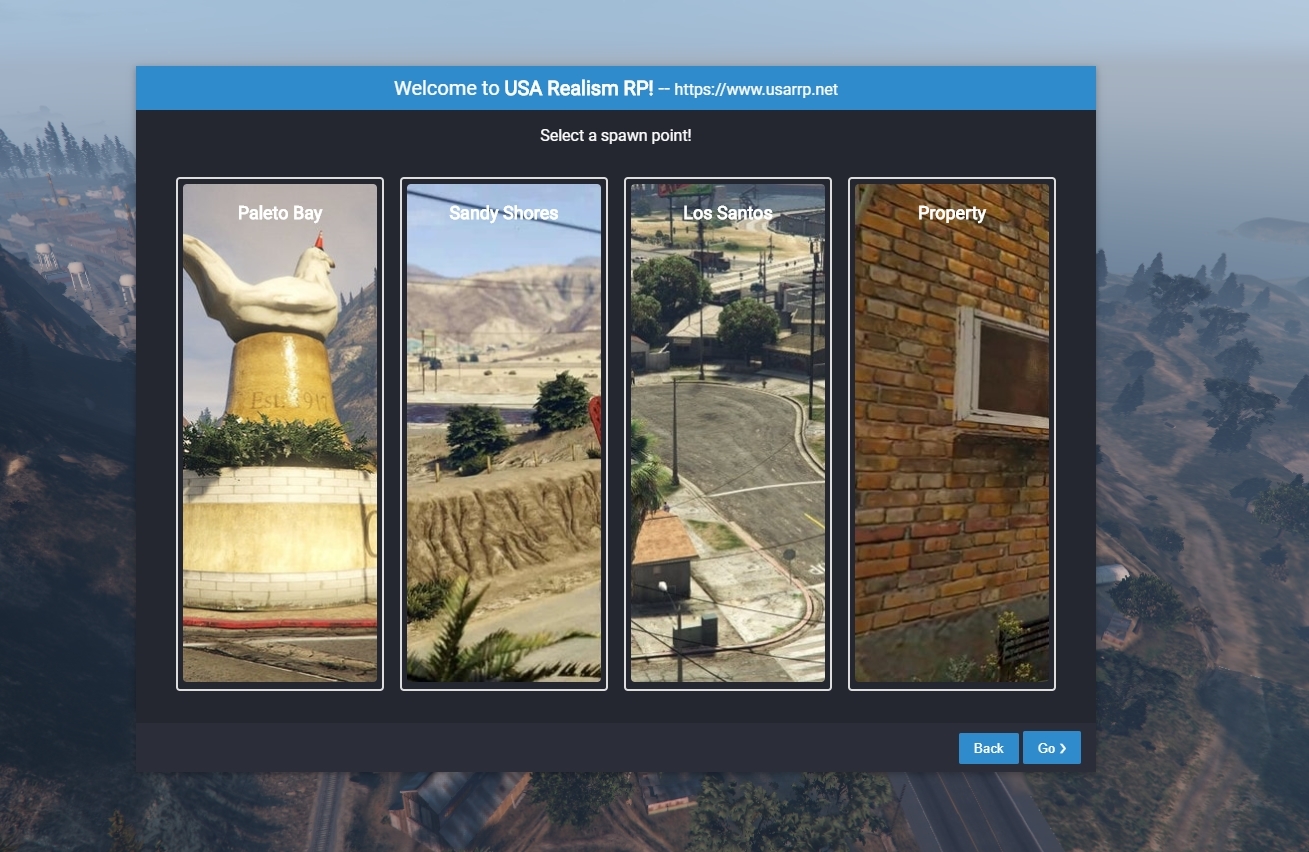Click the Back button
This screenshot has height=852, width=1309.
pyautogui.click(x=988, y=748)
